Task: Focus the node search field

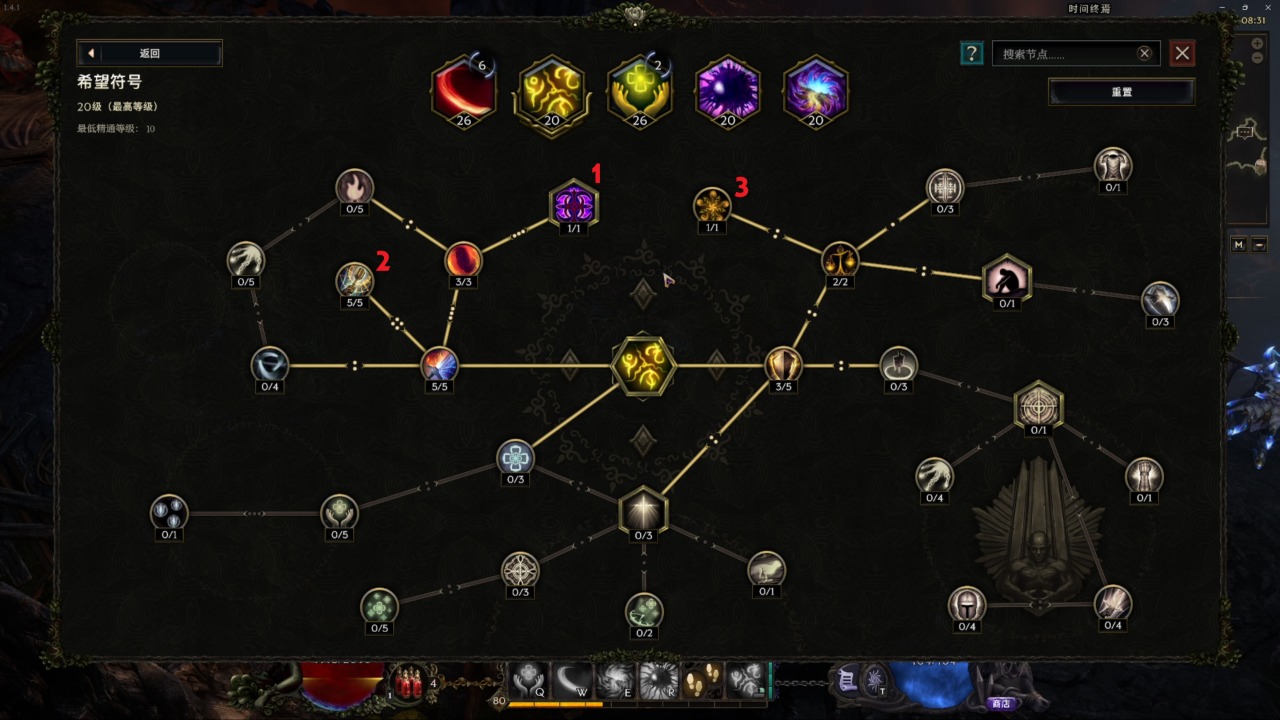Action: 1066,54
